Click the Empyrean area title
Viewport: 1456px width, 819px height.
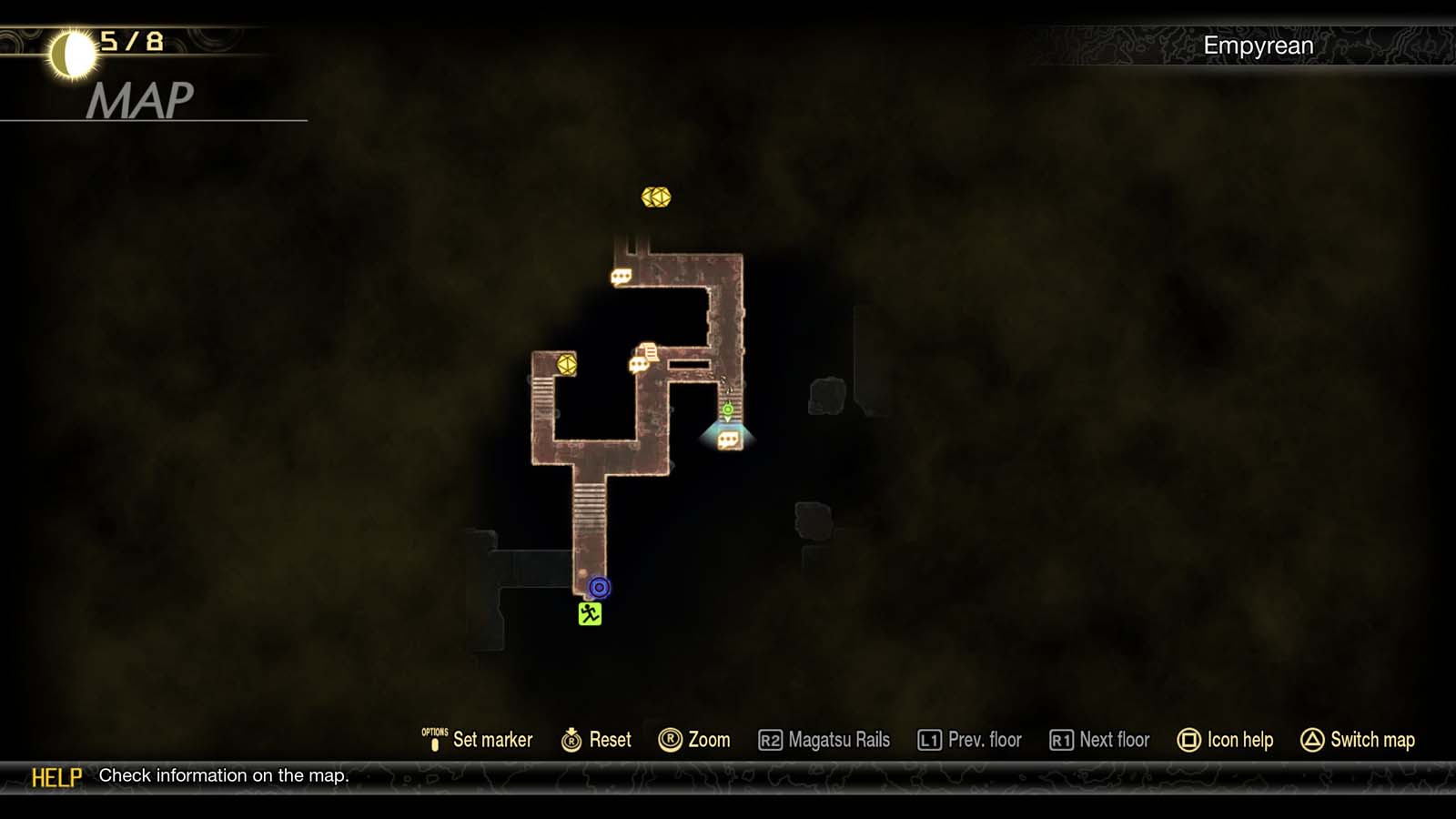[x=1259, y=44]
